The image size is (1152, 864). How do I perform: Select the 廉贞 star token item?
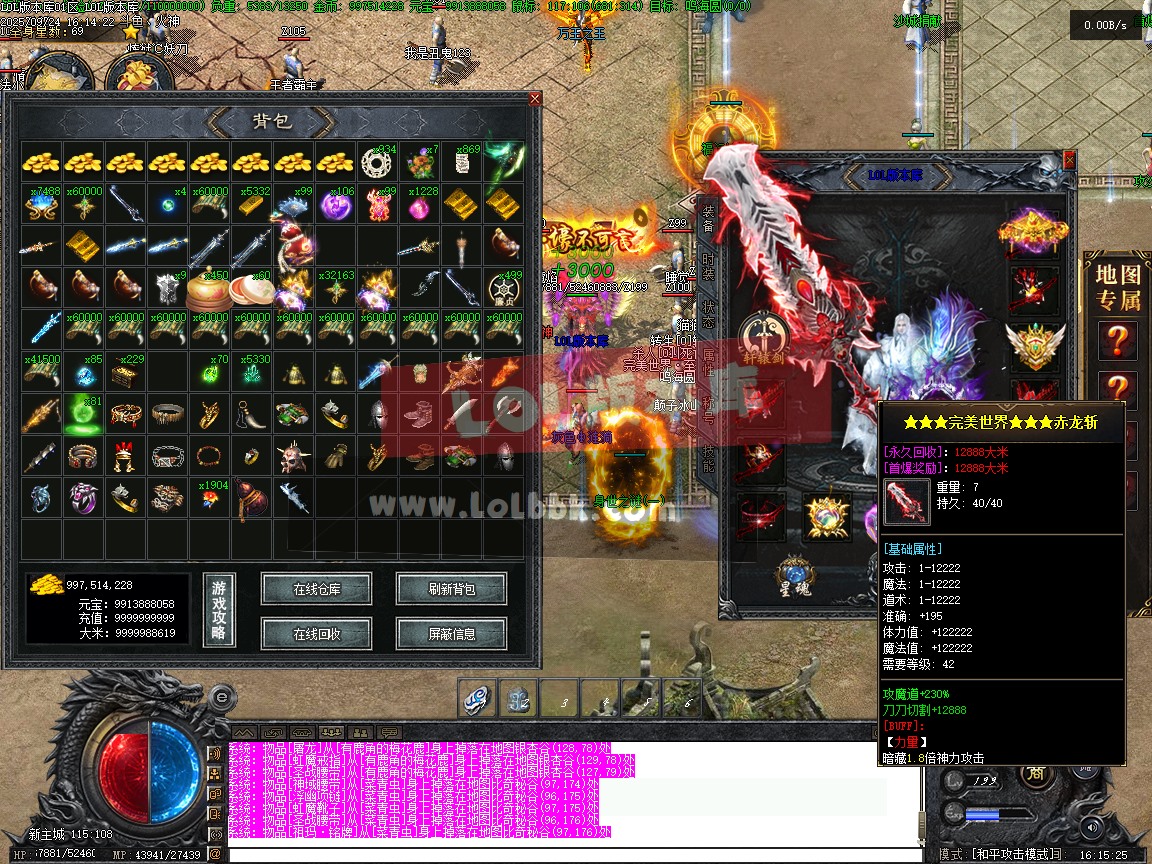504,288
